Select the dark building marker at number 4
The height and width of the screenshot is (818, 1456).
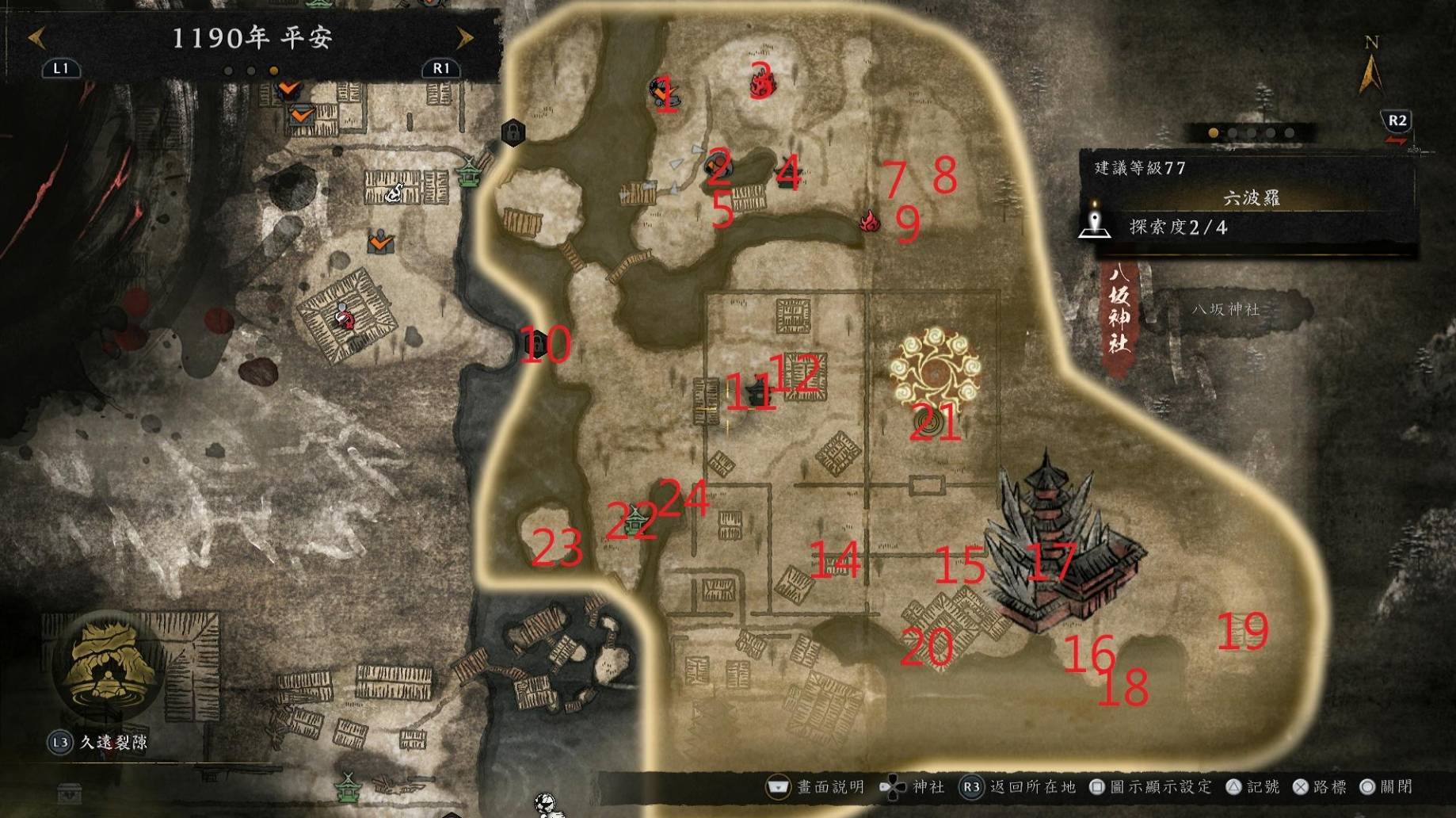[787, 176]
